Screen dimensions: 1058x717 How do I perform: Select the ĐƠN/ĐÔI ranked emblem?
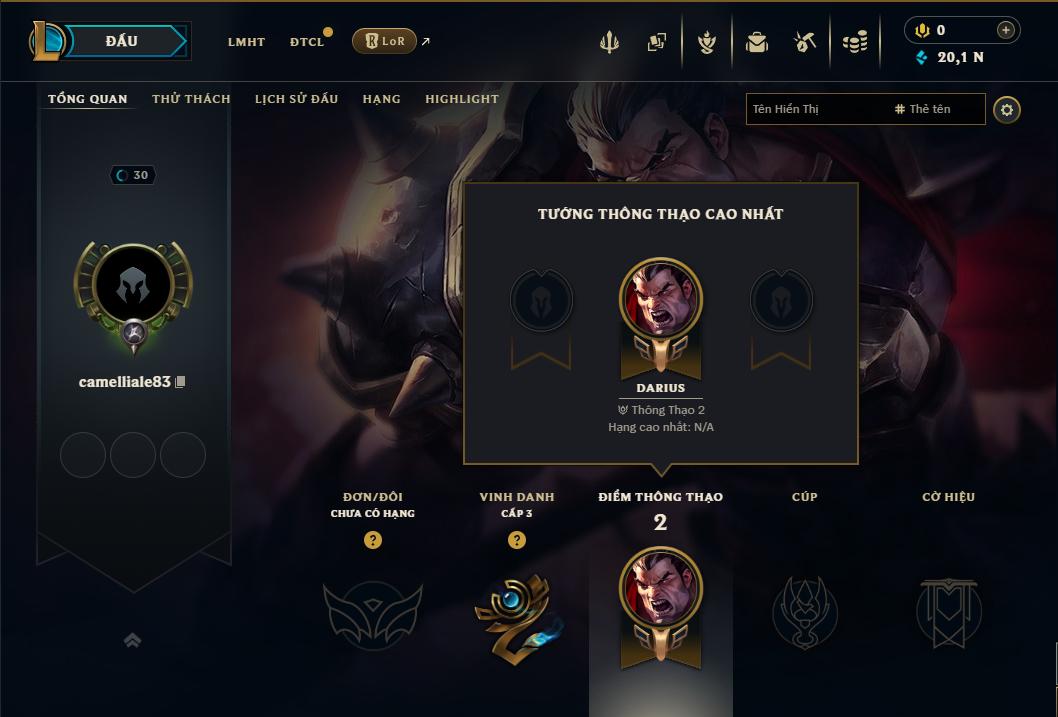click(x=372, y=612)
